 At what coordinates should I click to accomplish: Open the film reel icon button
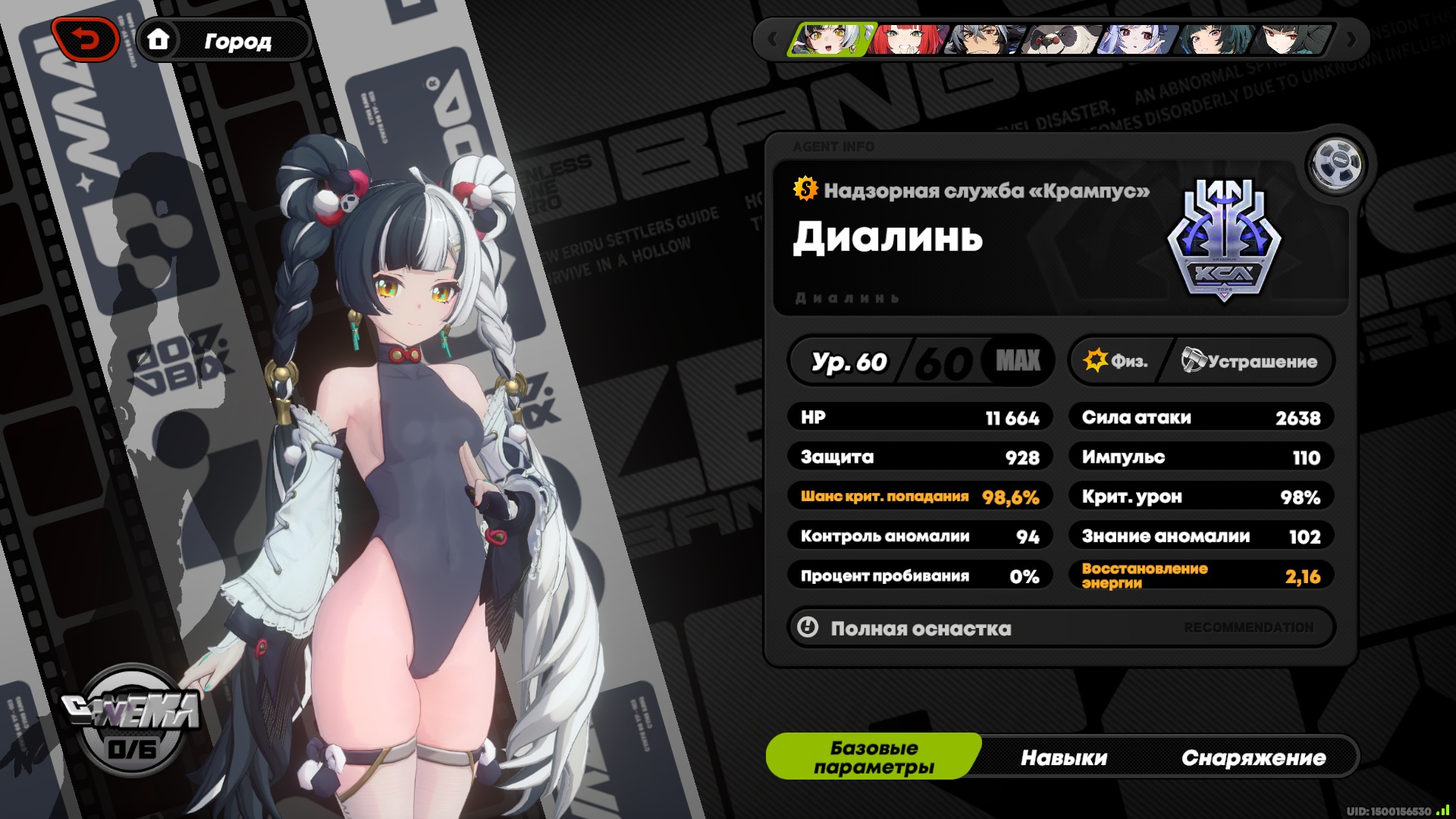(1336, 163)
